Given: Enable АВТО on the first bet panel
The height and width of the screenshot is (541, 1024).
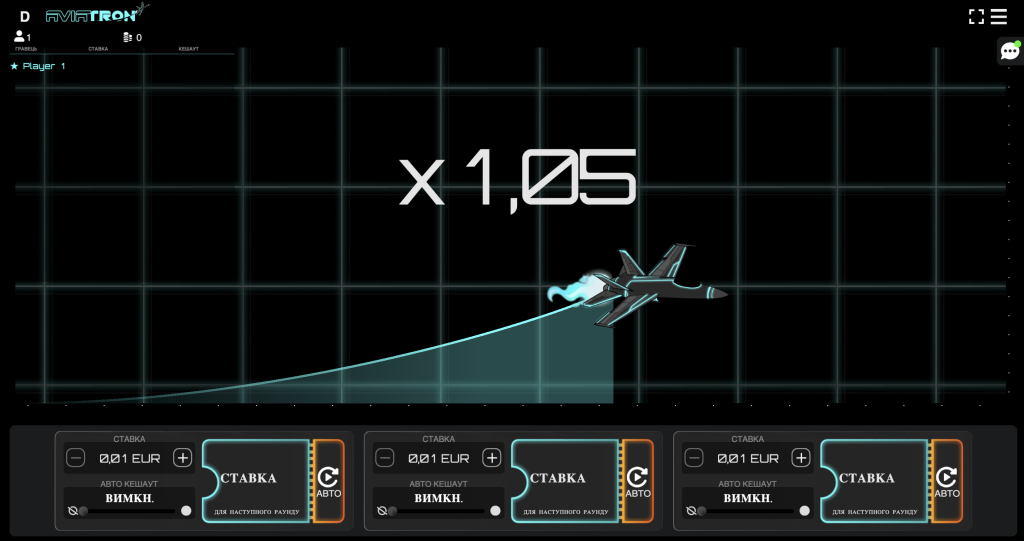Looking at the screenshot, I should 329,481.
